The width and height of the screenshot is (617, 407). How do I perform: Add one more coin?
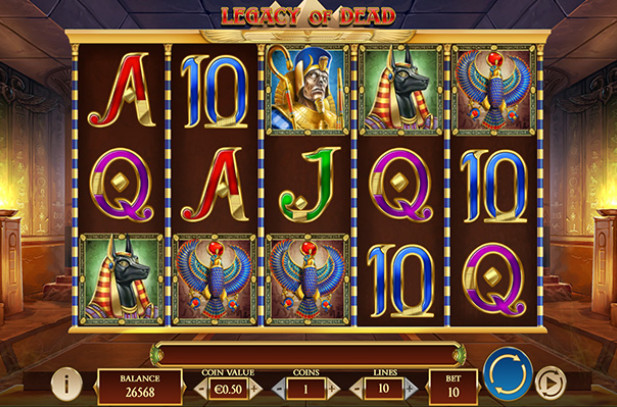click(334, 388)
